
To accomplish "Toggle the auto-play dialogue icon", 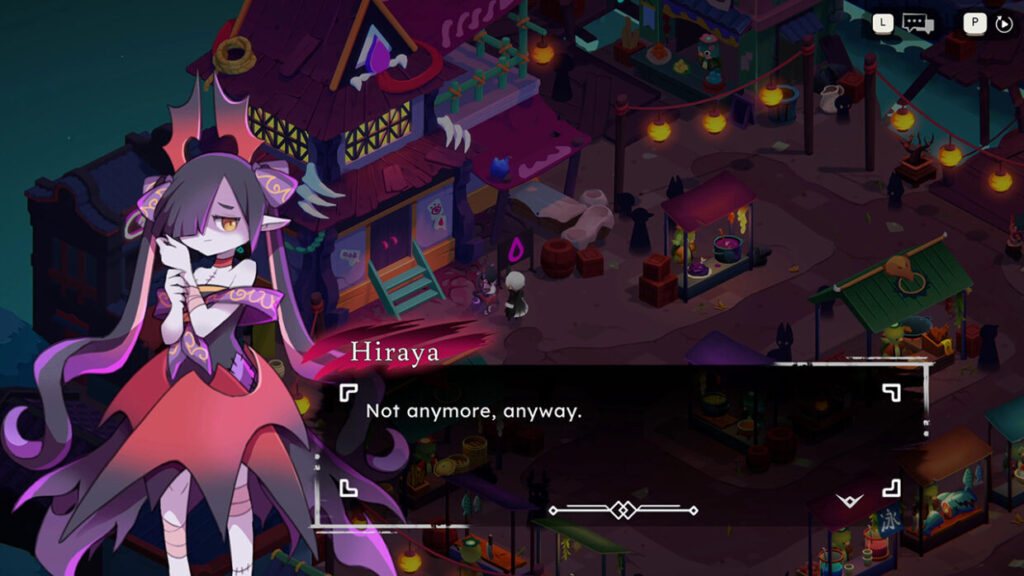I will click(x=1004, y=23).
